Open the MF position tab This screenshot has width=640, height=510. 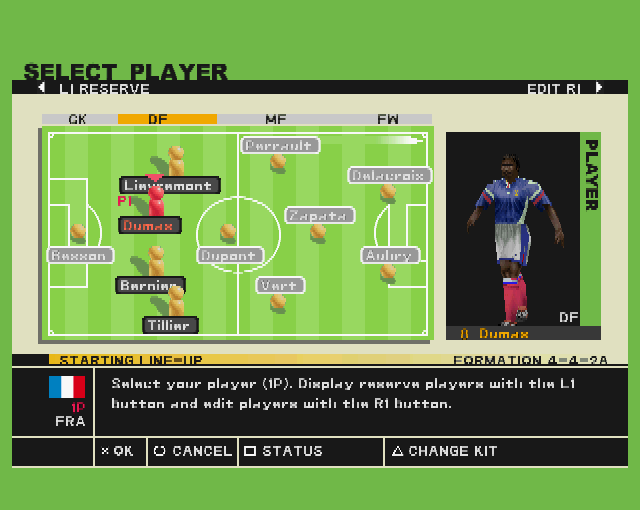(275, 119)
